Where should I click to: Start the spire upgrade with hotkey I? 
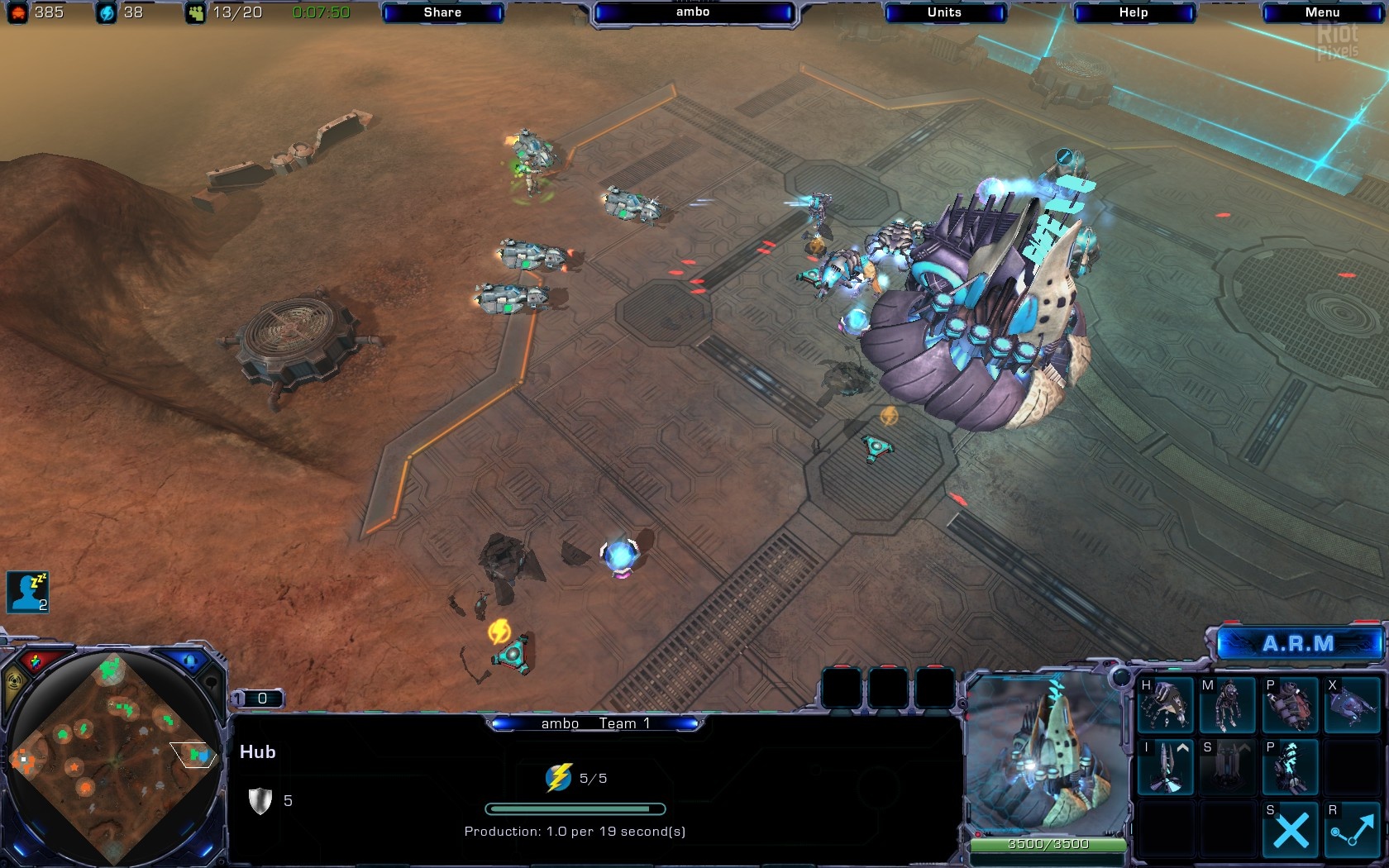[1166, 766]
